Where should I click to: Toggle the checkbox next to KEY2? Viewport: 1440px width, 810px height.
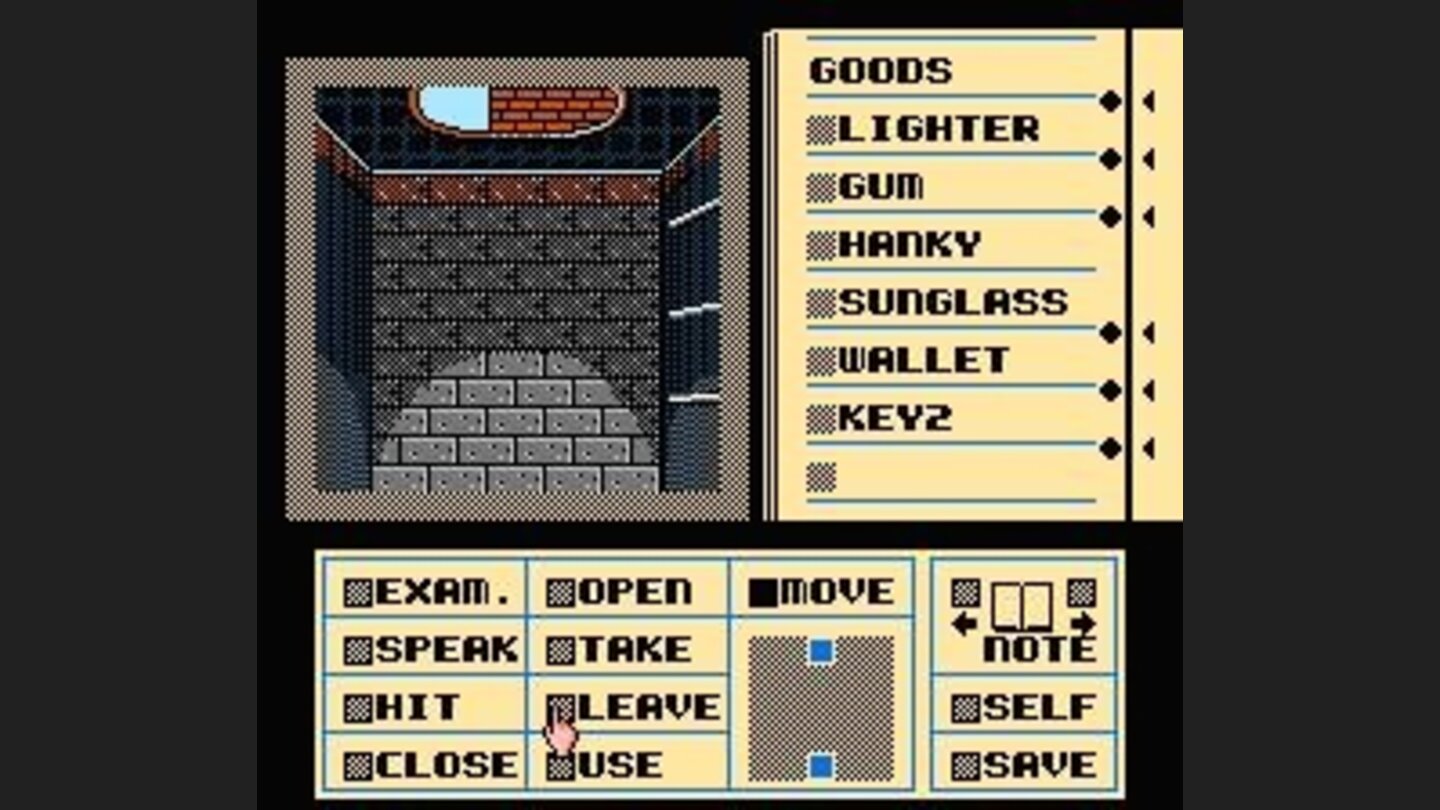pos(822,416)
